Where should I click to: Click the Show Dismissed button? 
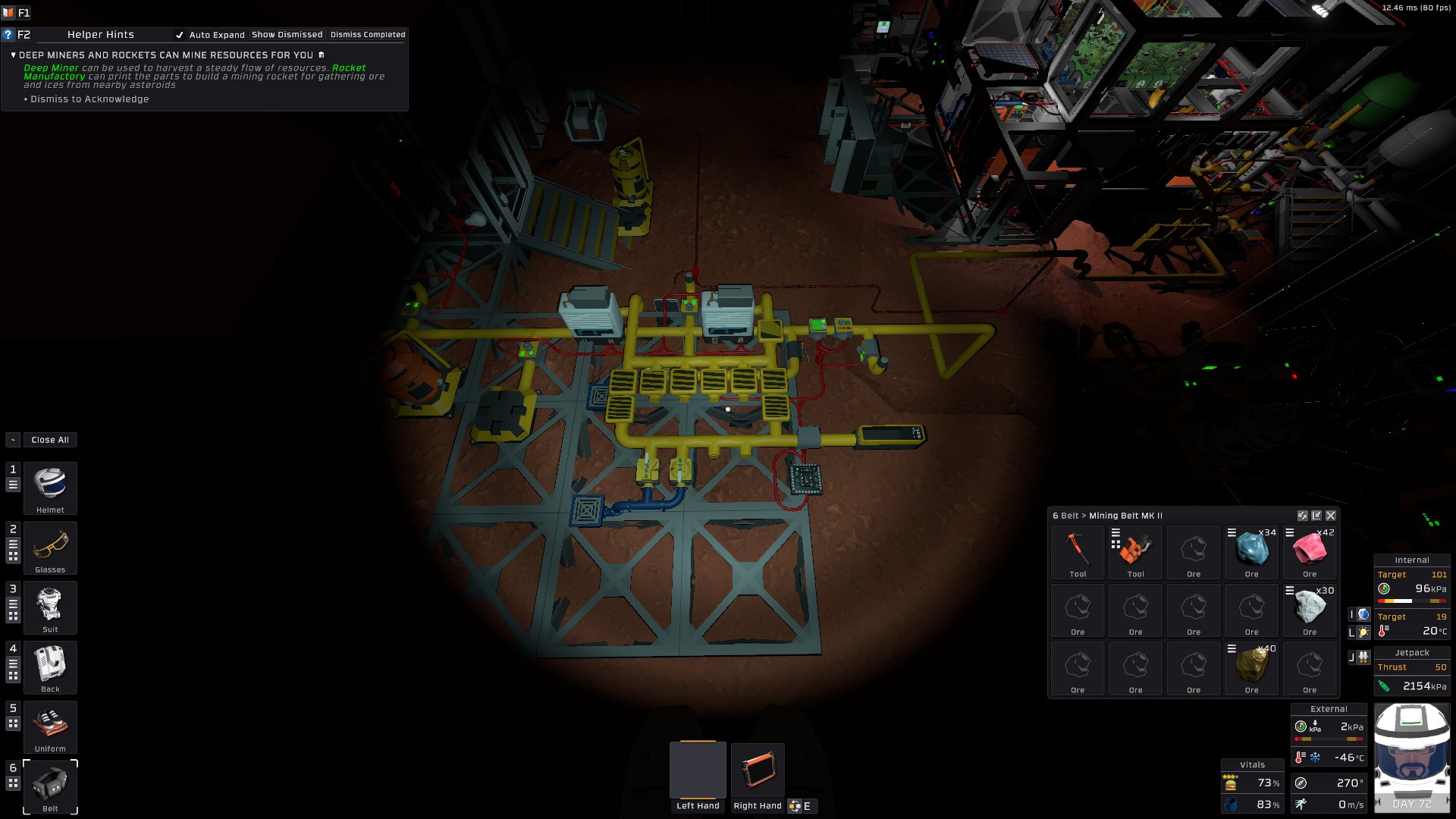click(x=287, y=34)
